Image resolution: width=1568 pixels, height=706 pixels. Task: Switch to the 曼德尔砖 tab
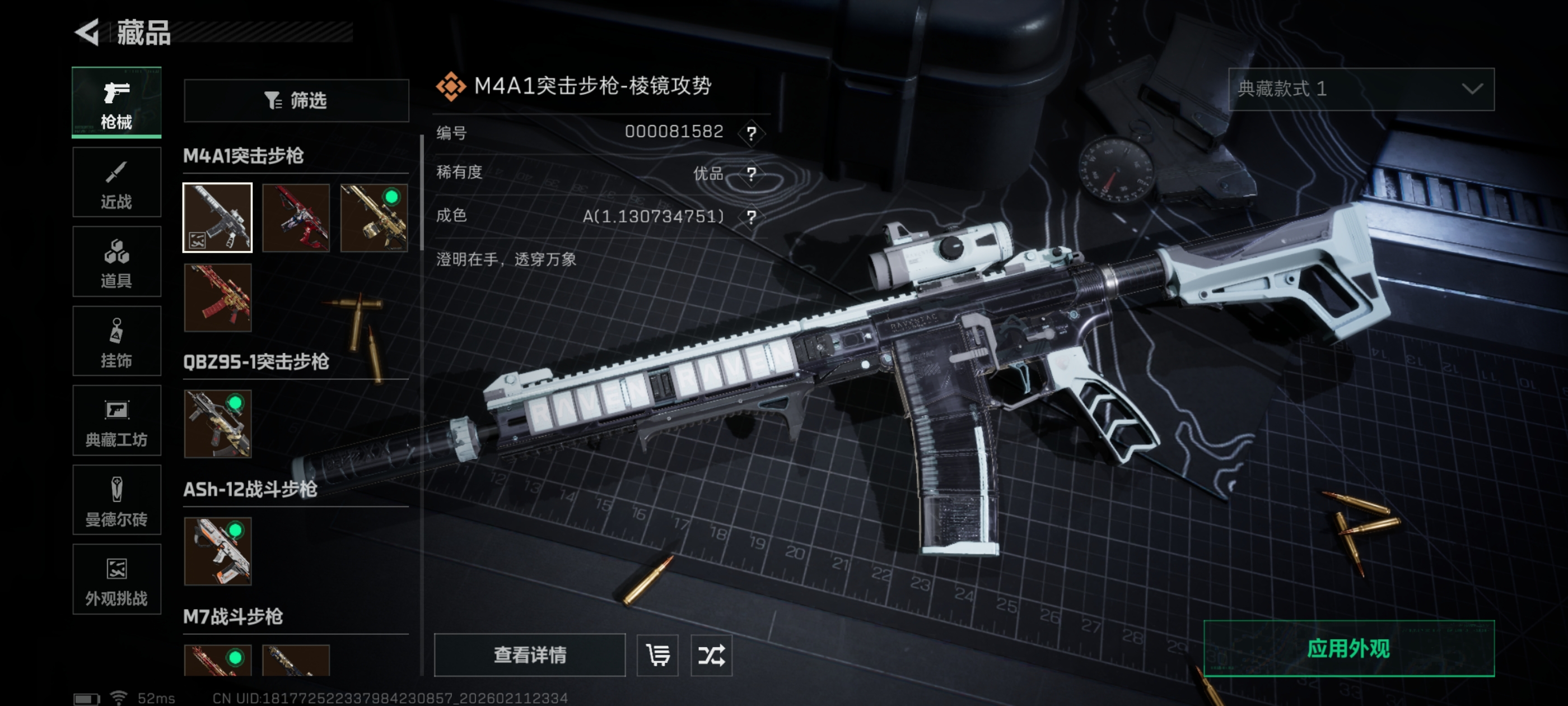(x=116, y=500)
